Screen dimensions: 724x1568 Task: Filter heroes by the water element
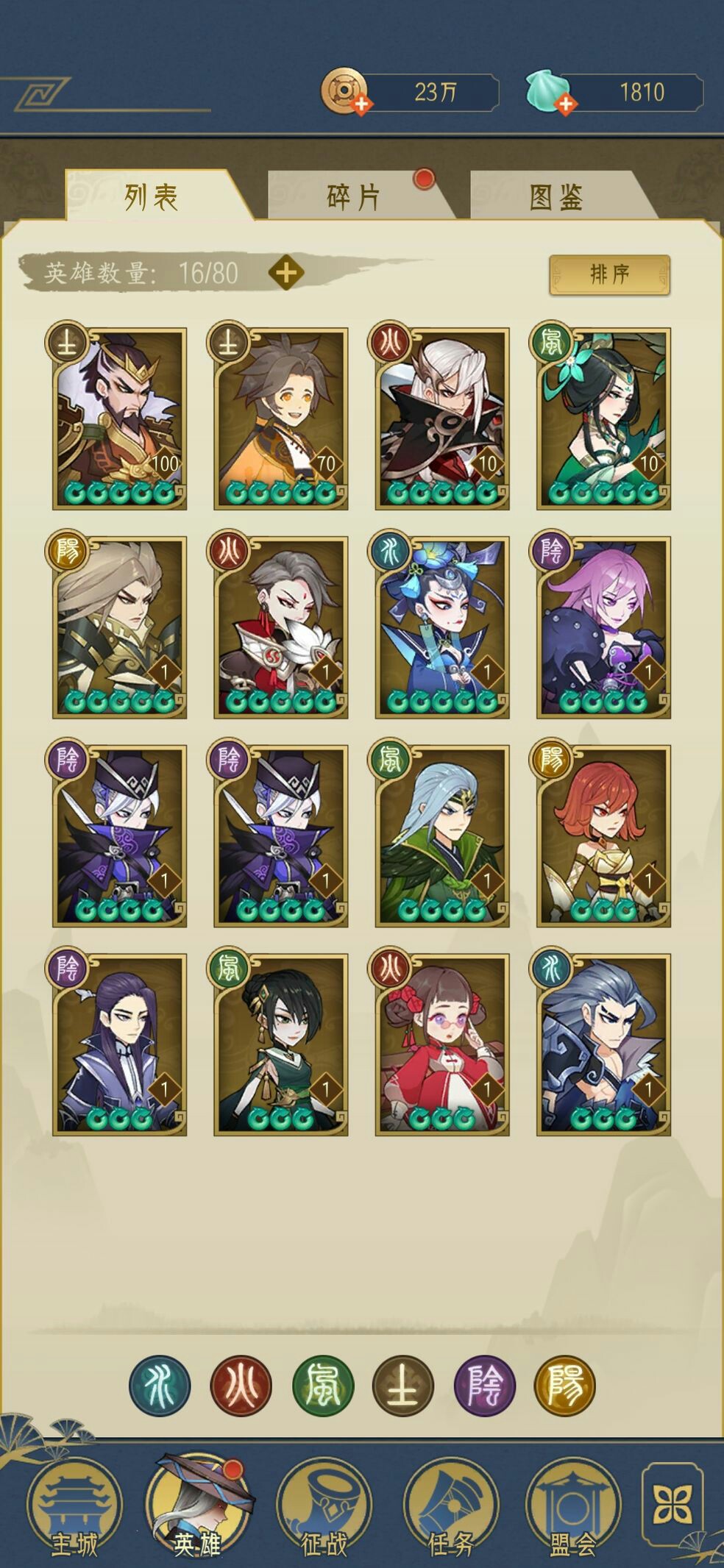coord(160,1386)
